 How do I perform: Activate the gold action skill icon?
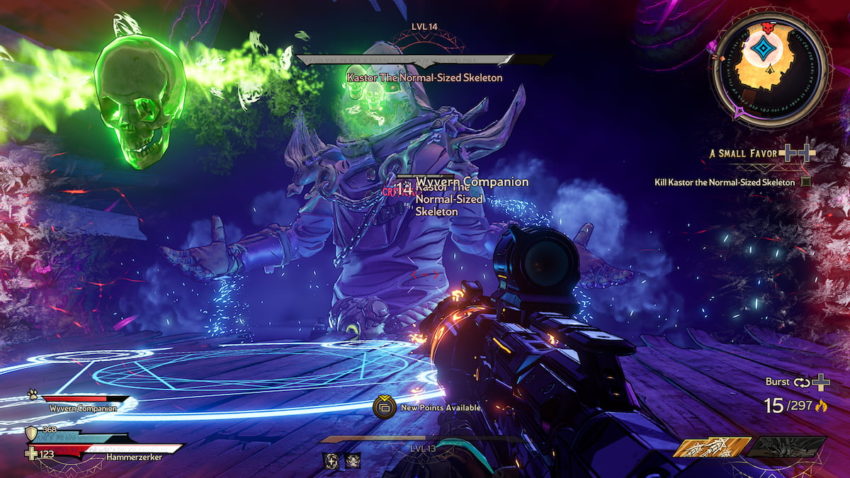click(712, 448)
